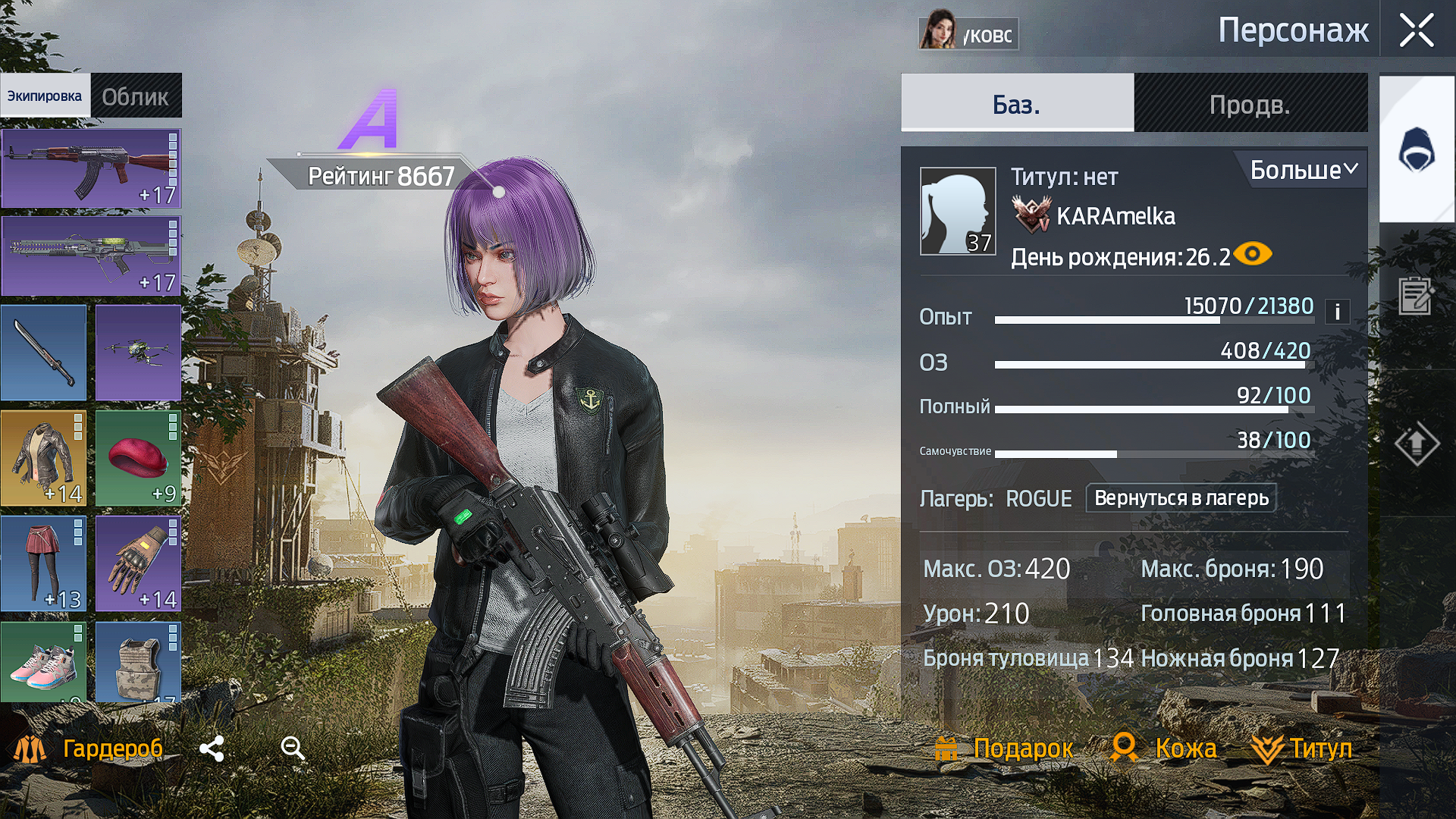Click the share icon
The image size is (1456, 819).
coord(212,748)
